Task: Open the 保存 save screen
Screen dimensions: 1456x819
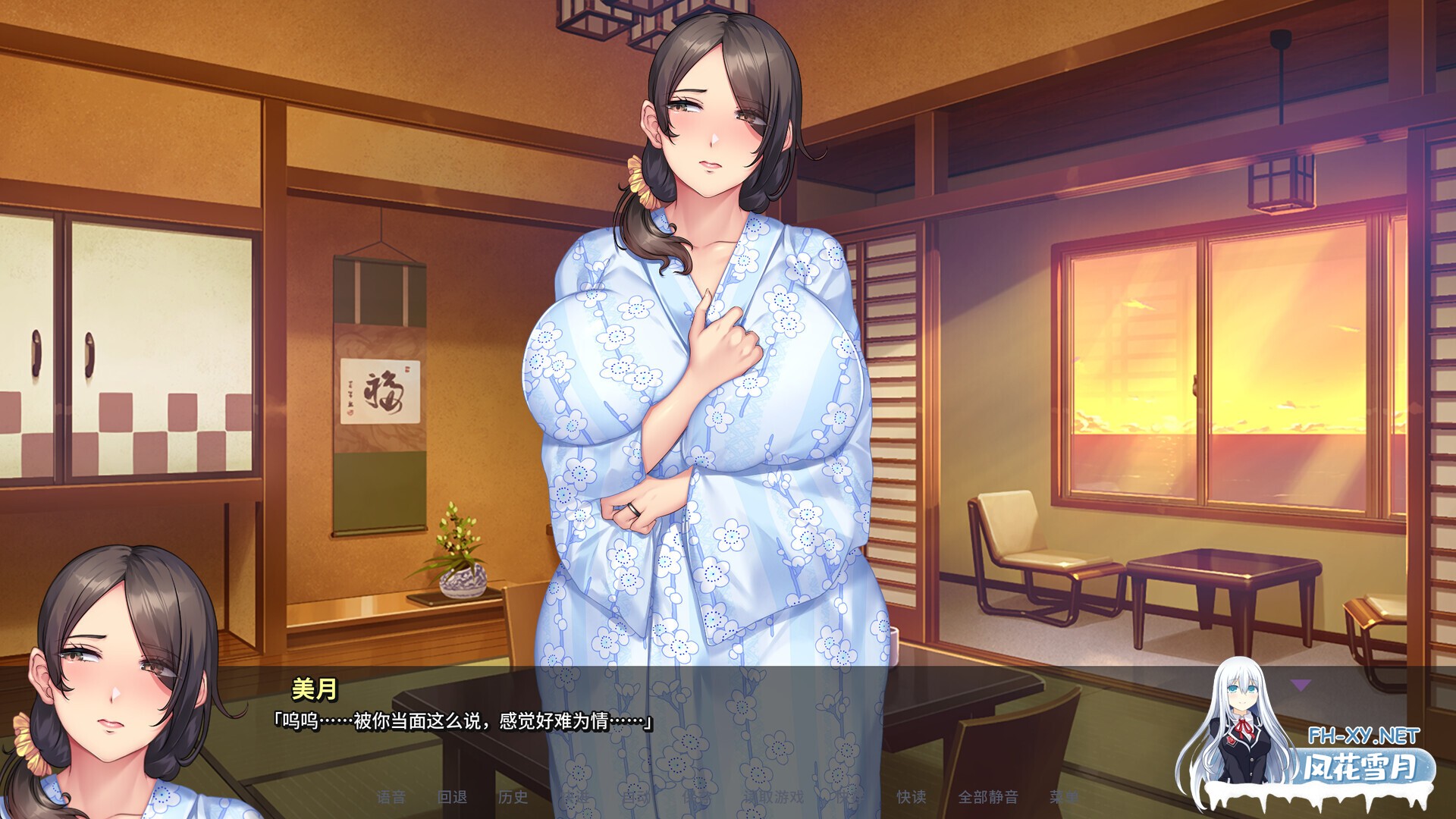Action: coord(695,796)
